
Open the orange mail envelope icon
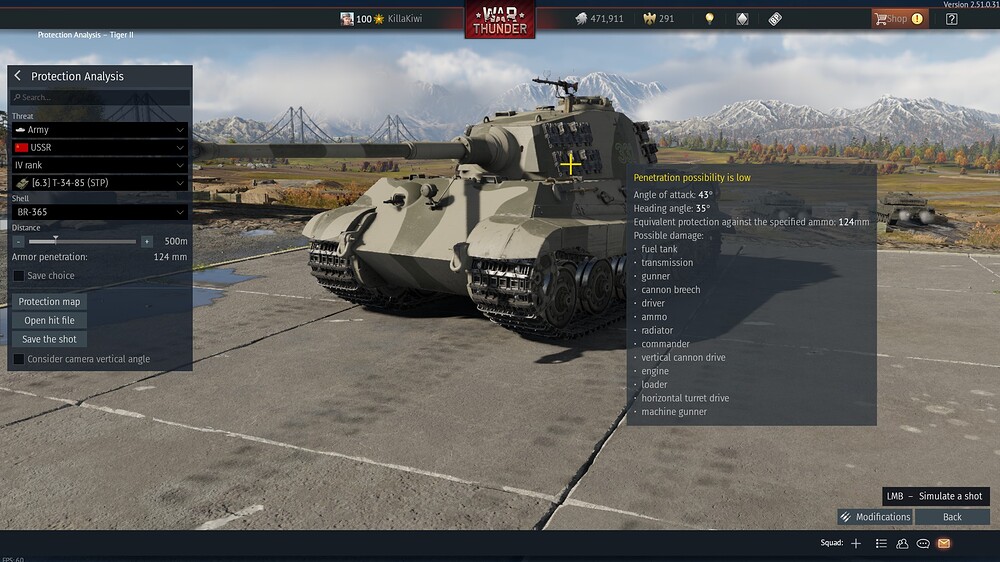(x=943, y=543)
